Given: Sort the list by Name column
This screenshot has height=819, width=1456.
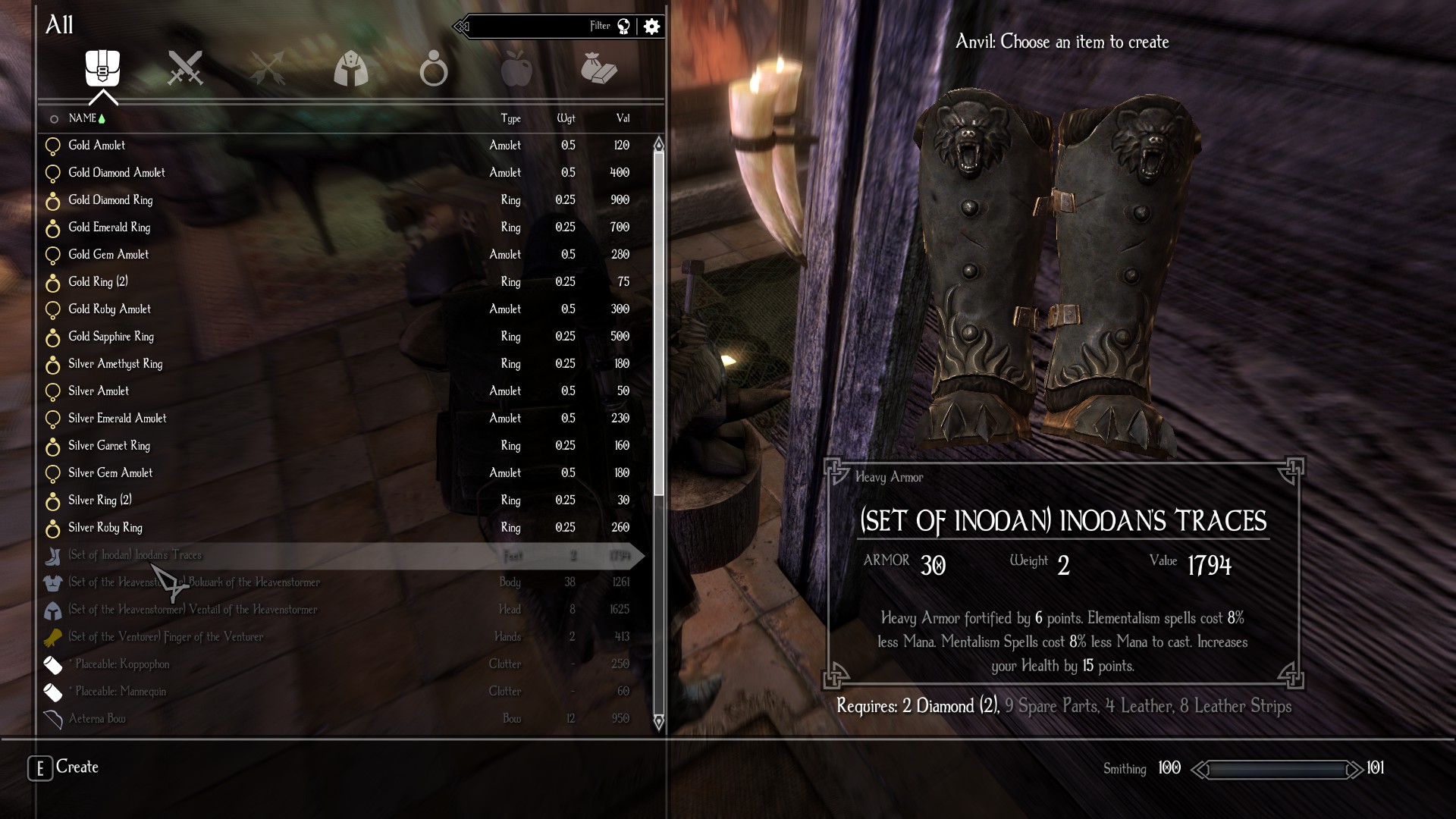Looking at the screenshot, I should pos(82,118).
